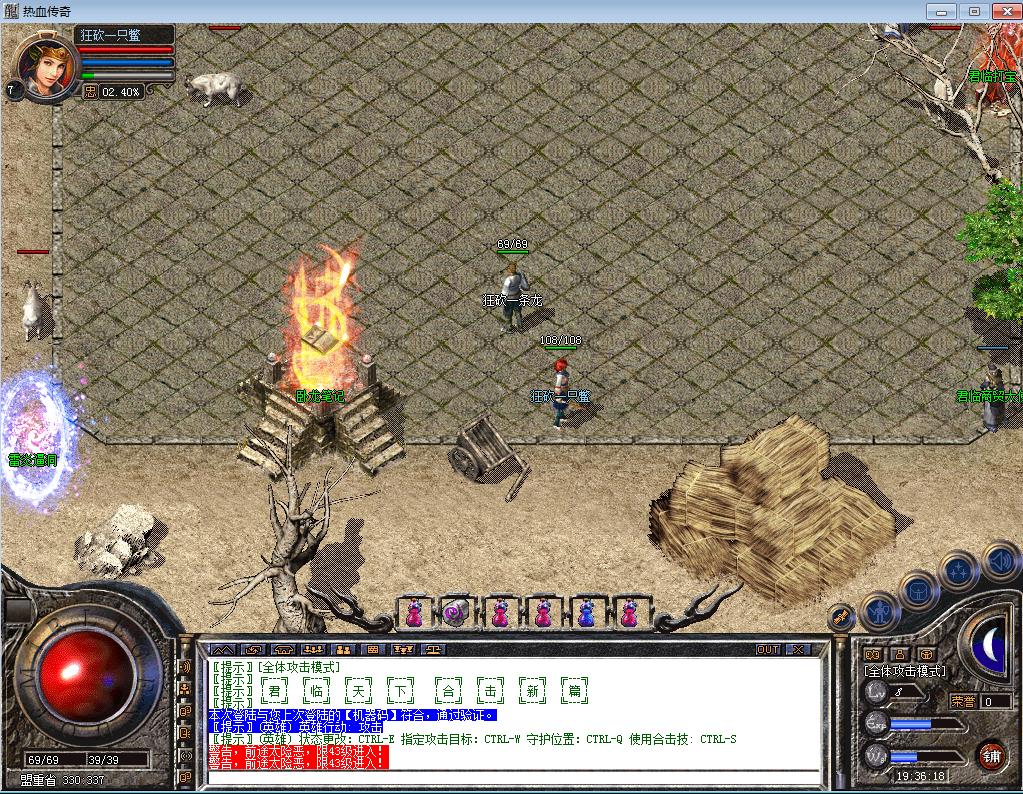This screenshot has width=1023, height=794.
Task: Click the Lv level round button
Action: pyautogui.click(x=877, y=692)
